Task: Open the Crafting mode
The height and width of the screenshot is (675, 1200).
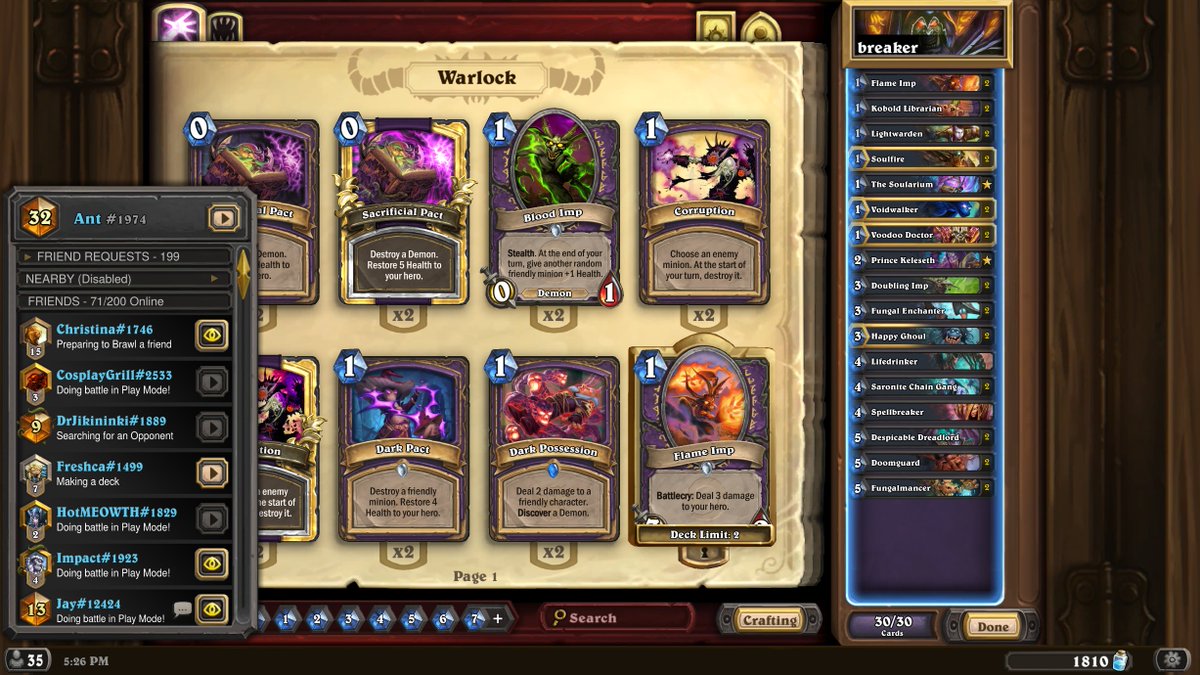Action: [x=769, y=620]
